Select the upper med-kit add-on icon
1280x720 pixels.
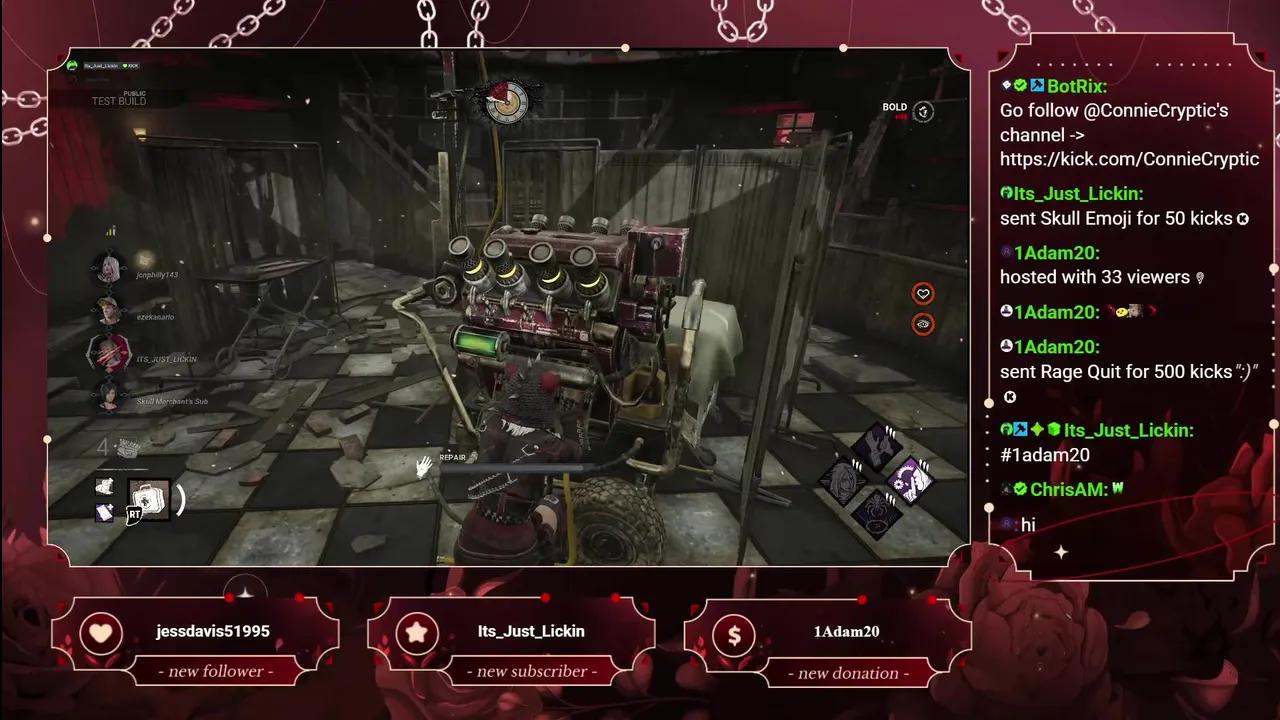(105, 486)
